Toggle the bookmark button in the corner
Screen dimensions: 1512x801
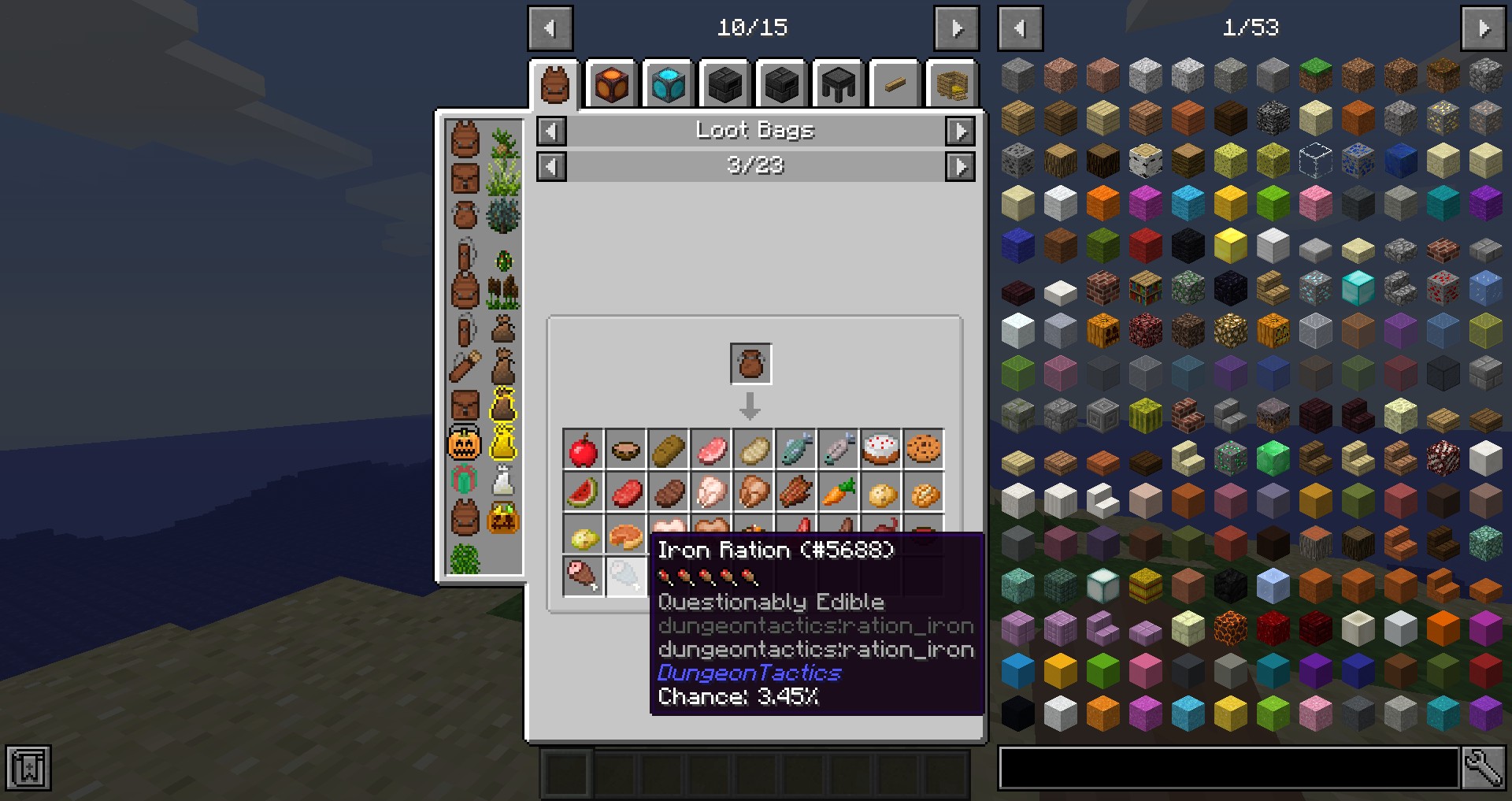point(28,768)
